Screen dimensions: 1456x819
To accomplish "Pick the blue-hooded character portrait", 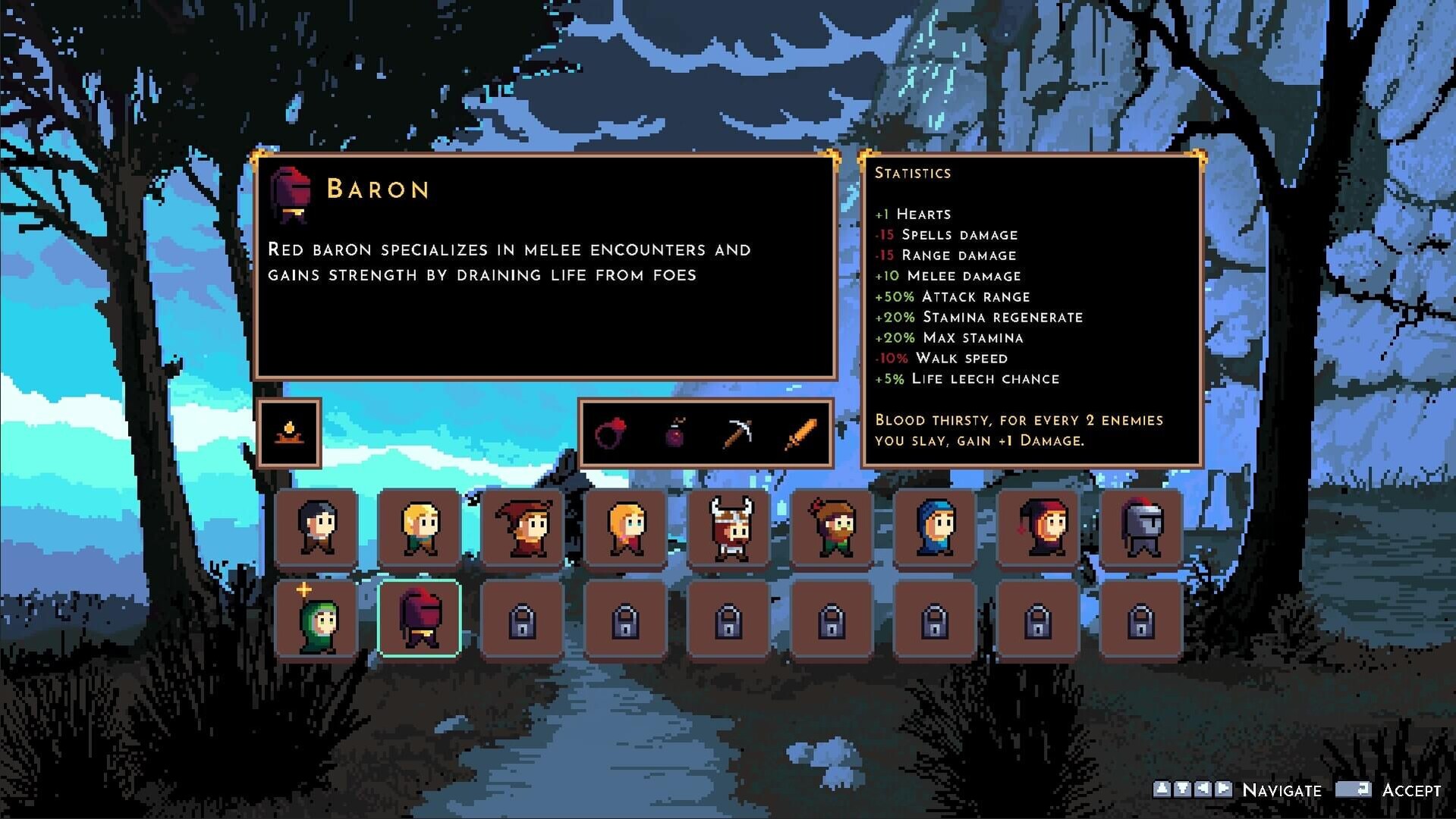I will [935, 527].
